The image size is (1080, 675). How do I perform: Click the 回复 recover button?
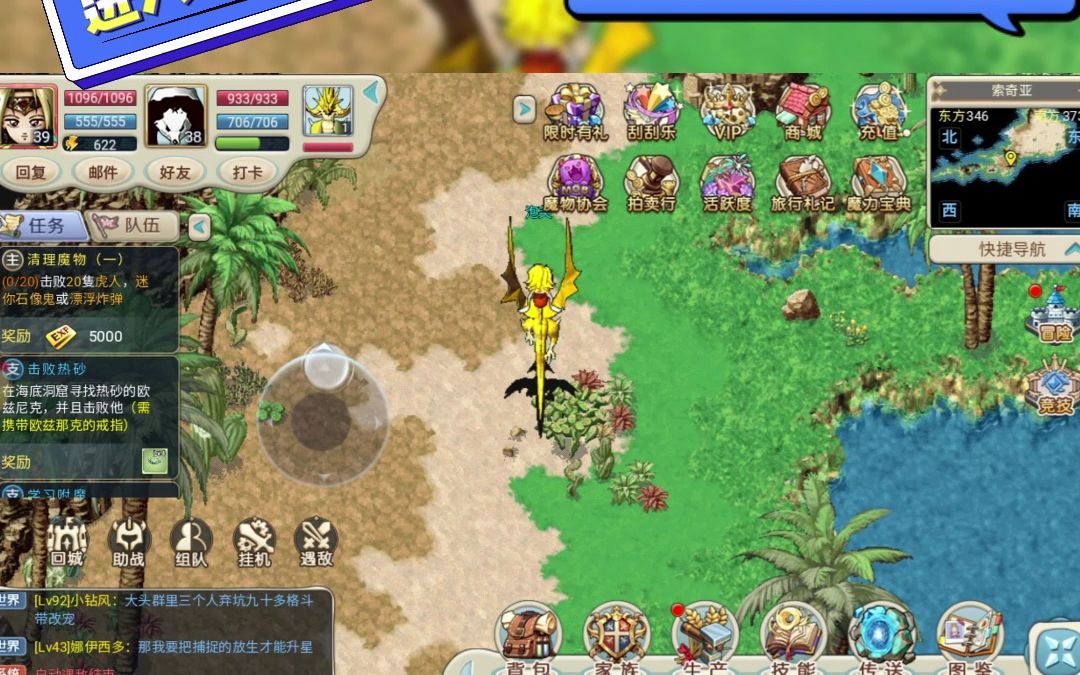(32, 172)
